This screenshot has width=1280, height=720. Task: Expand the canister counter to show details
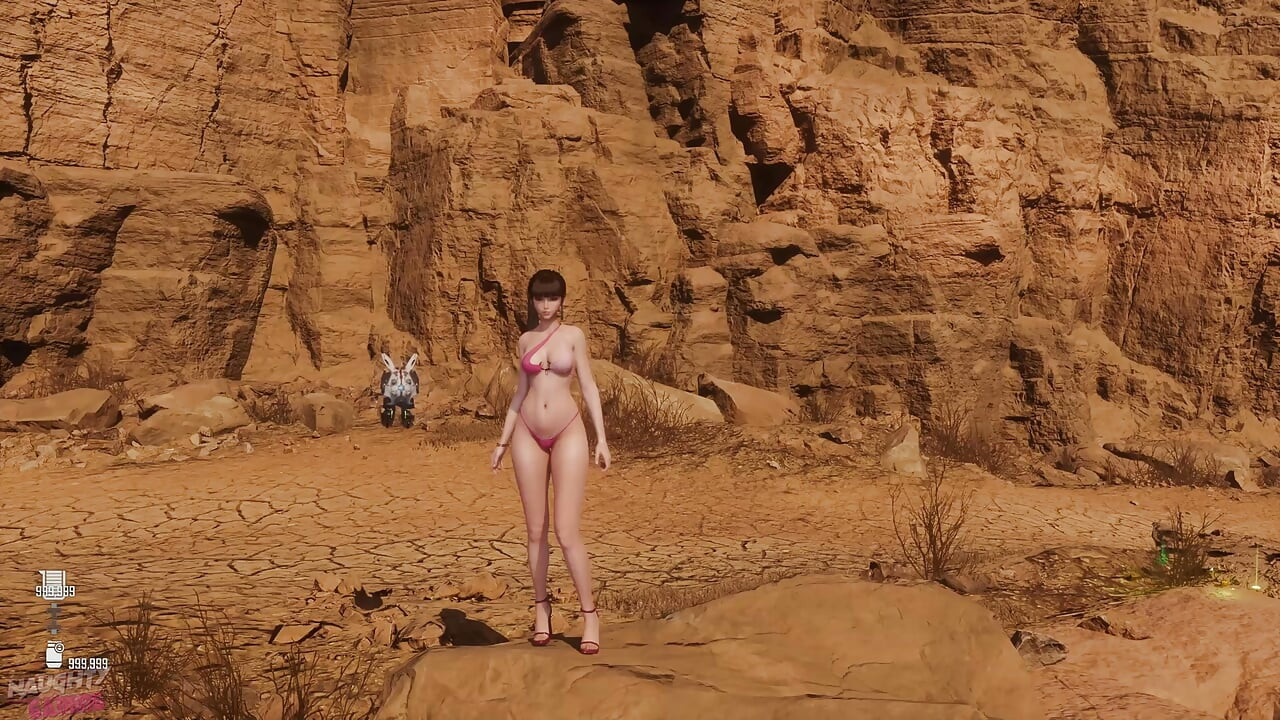point(54,654)
